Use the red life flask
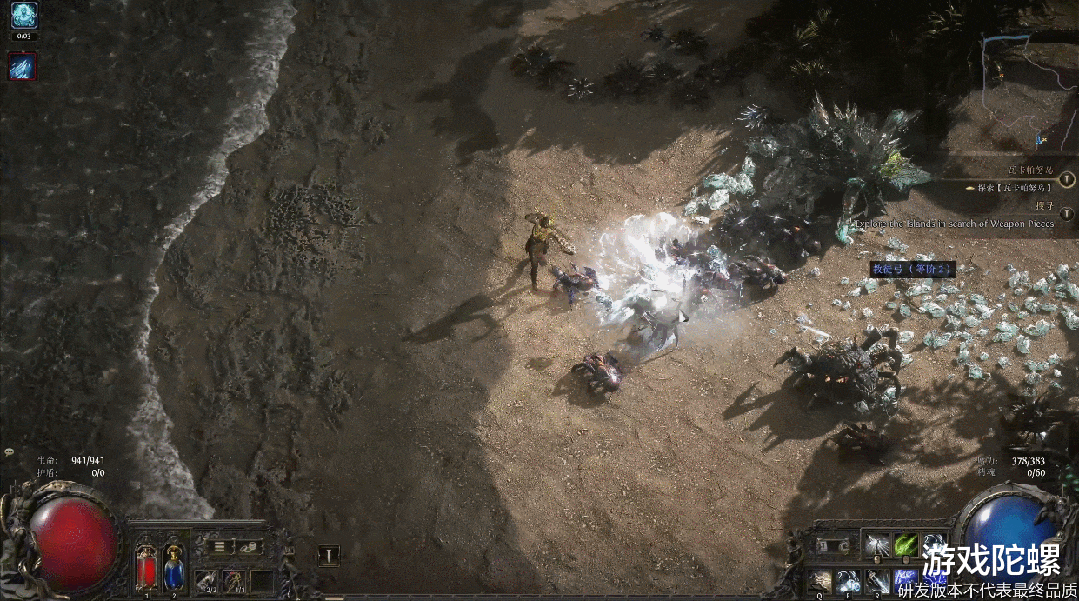This screenshot has width=1079, height=601. pos(146,565)
